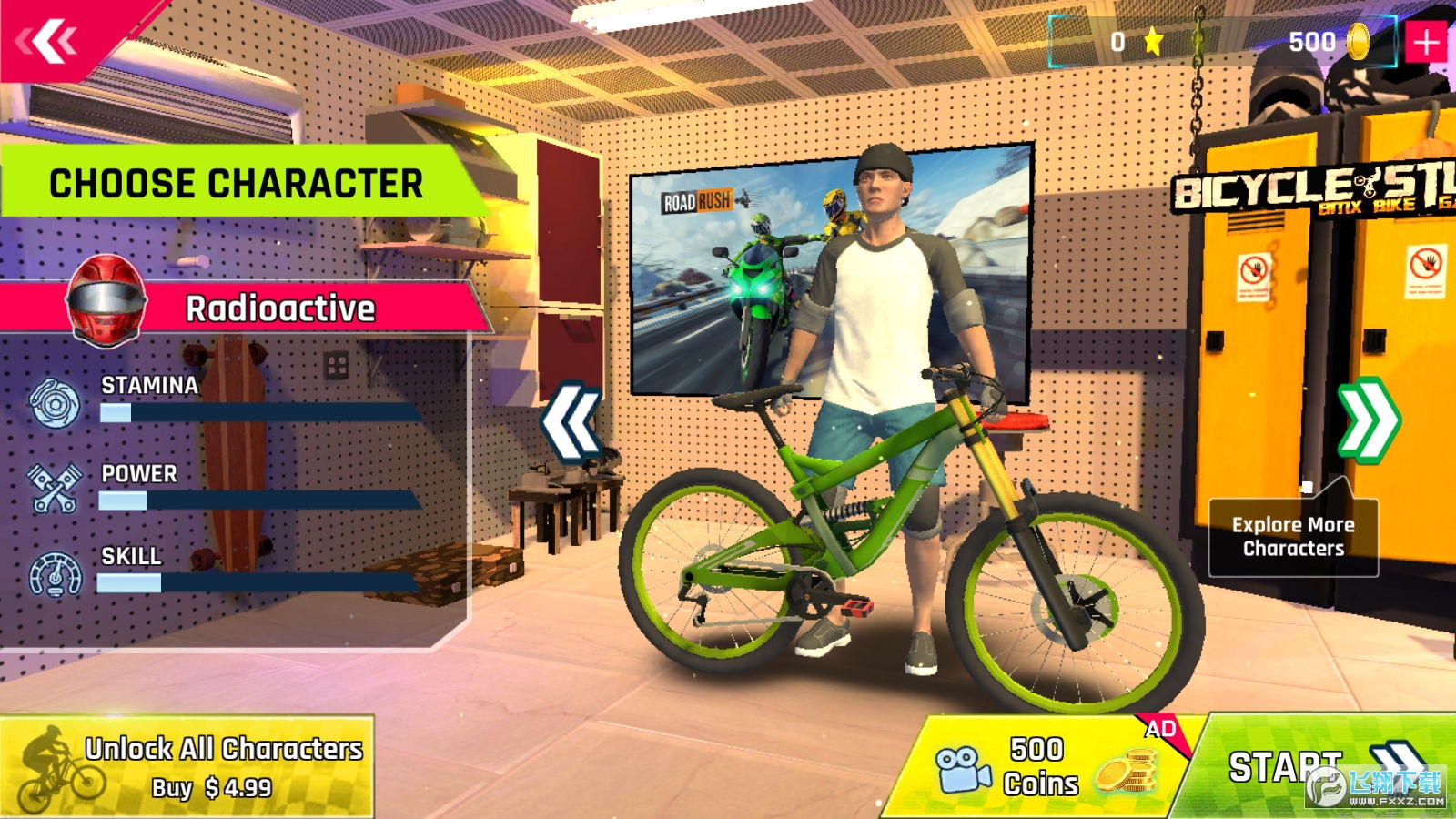Show the previous character with the left arrow
The height and width of the screenshot is (819, 1456).
coord(571,421)
